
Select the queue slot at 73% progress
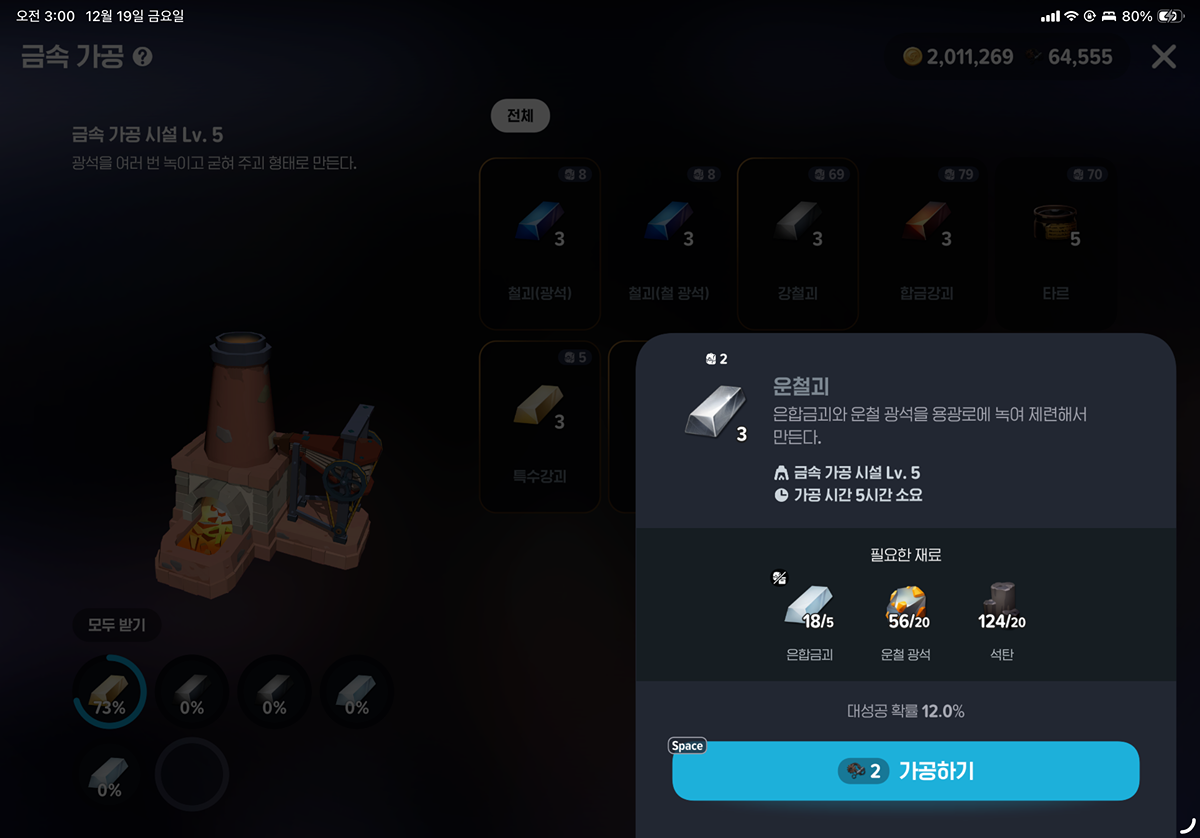click(110, 692)
